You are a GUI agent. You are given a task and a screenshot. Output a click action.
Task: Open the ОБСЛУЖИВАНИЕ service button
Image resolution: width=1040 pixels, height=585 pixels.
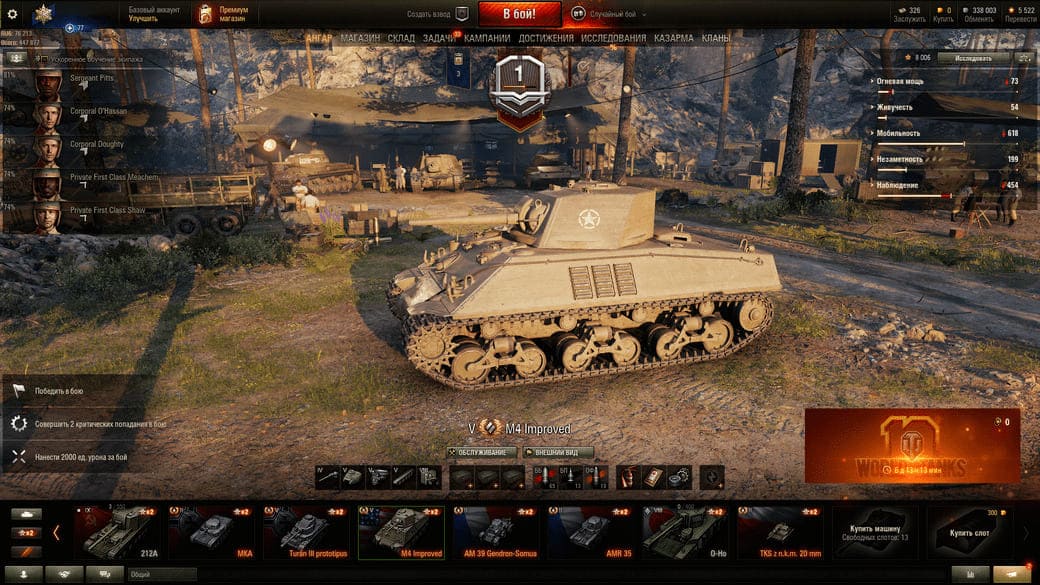click(482, 452)
